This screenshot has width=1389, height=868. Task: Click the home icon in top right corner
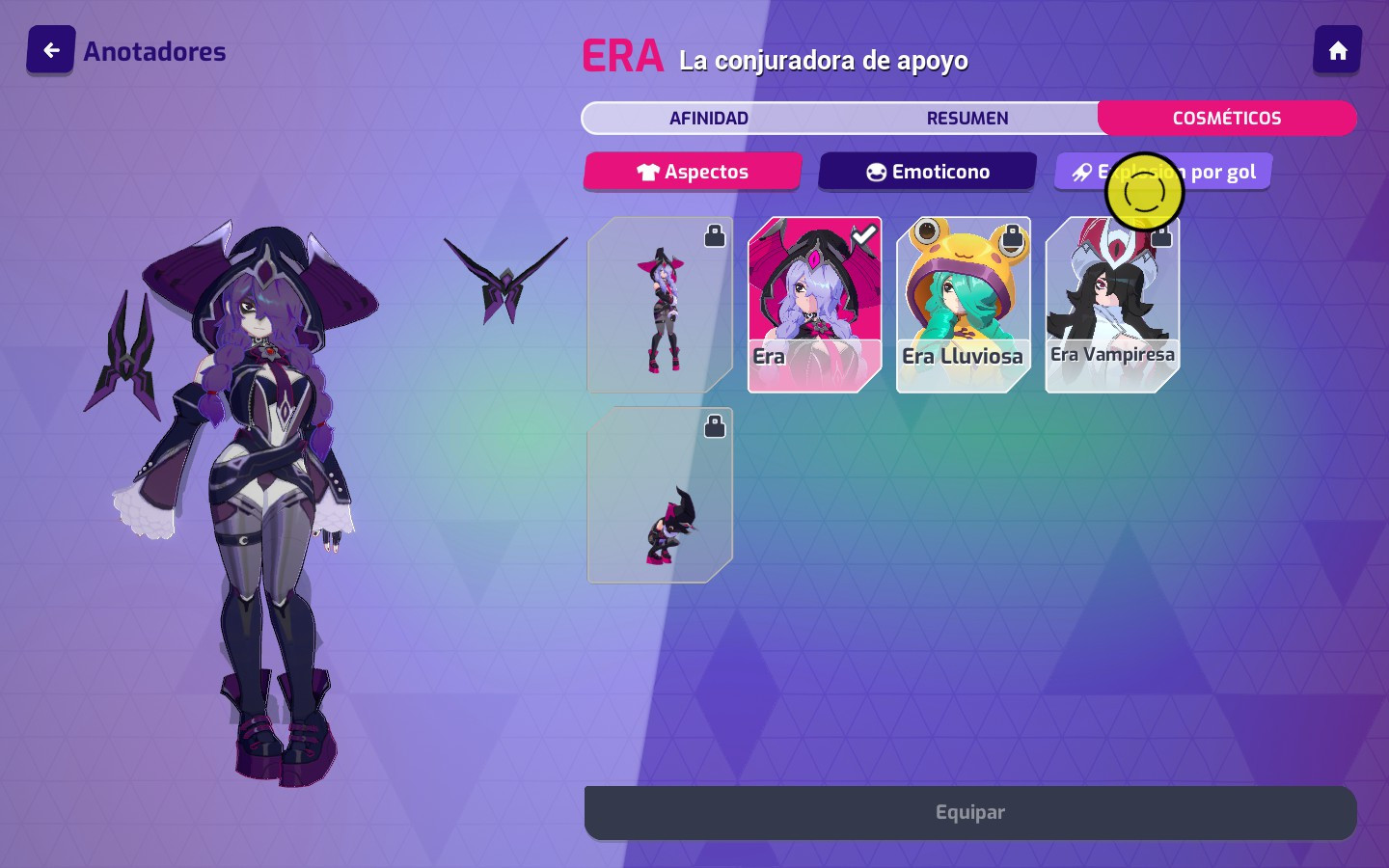point(1338,49)
